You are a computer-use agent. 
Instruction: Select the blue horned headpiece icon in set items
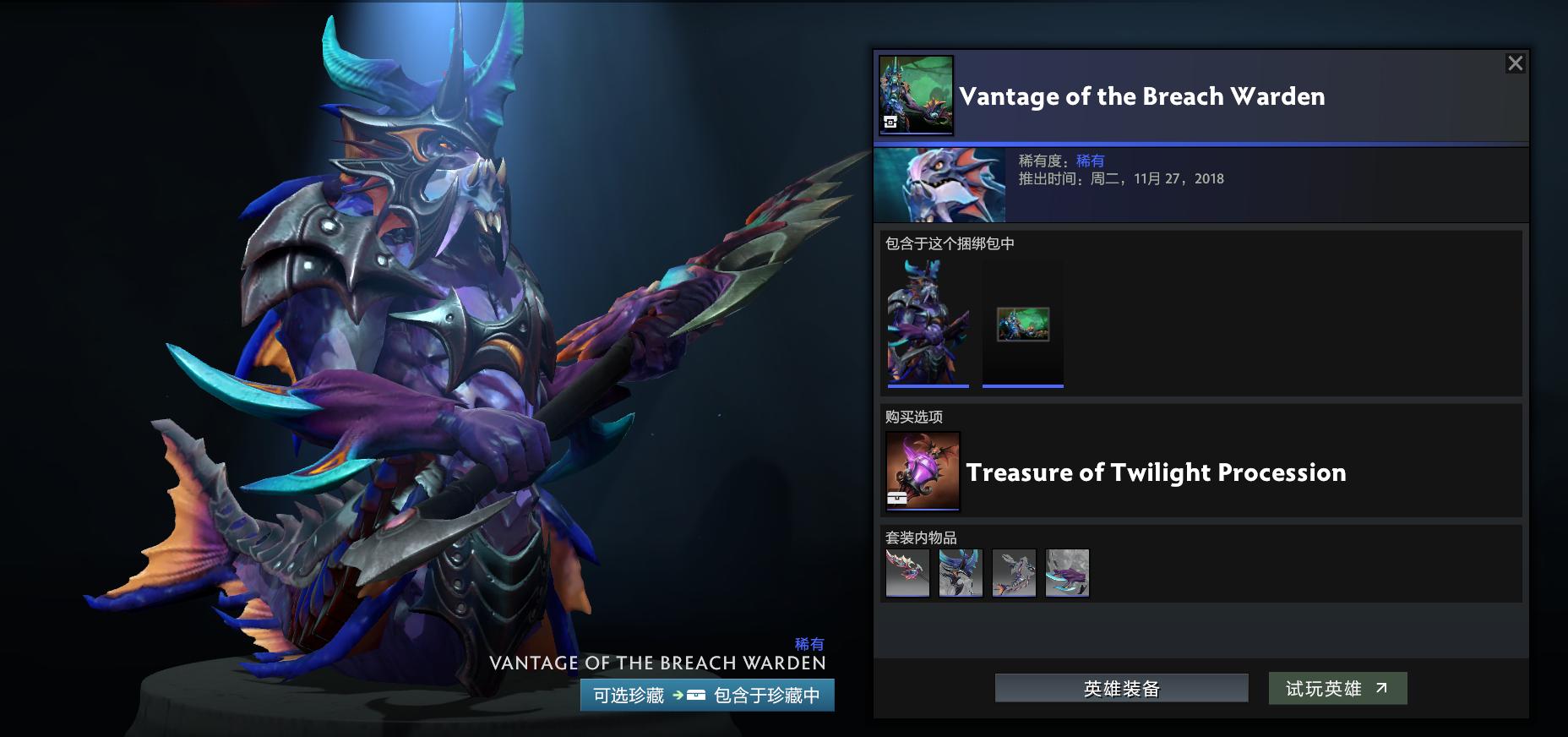pos(961,573)
